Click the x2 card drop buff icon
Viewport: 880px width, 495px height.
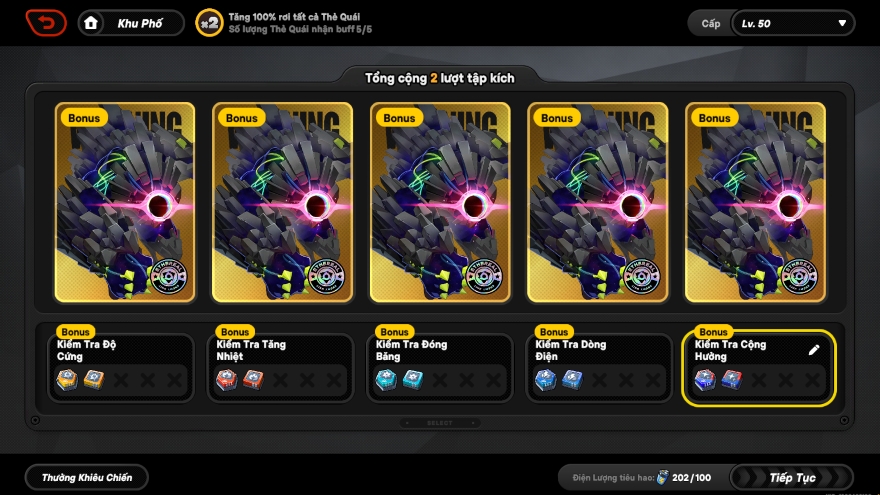point(209,23)
